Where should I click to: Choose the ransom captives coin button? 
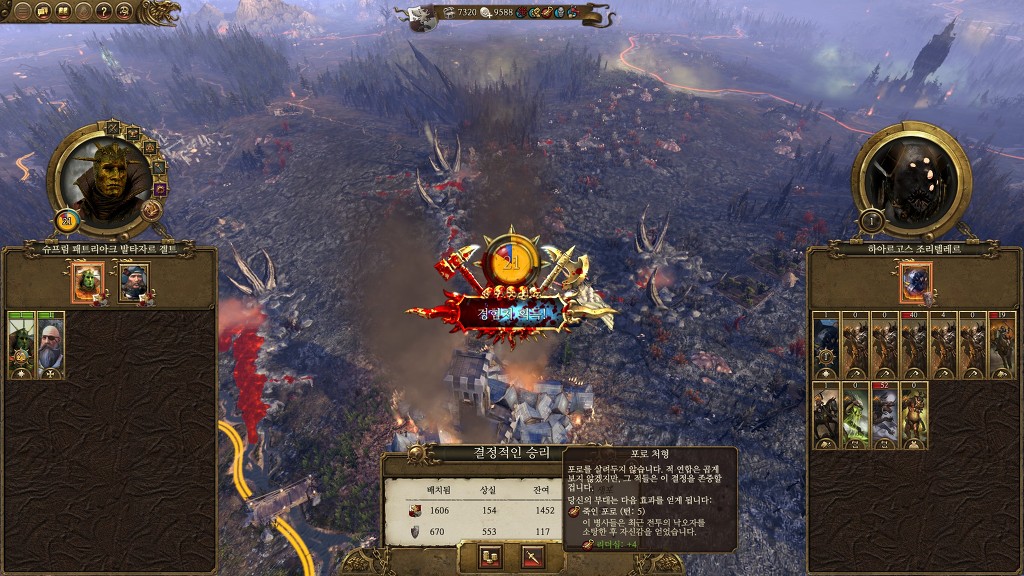coord(490,558)
